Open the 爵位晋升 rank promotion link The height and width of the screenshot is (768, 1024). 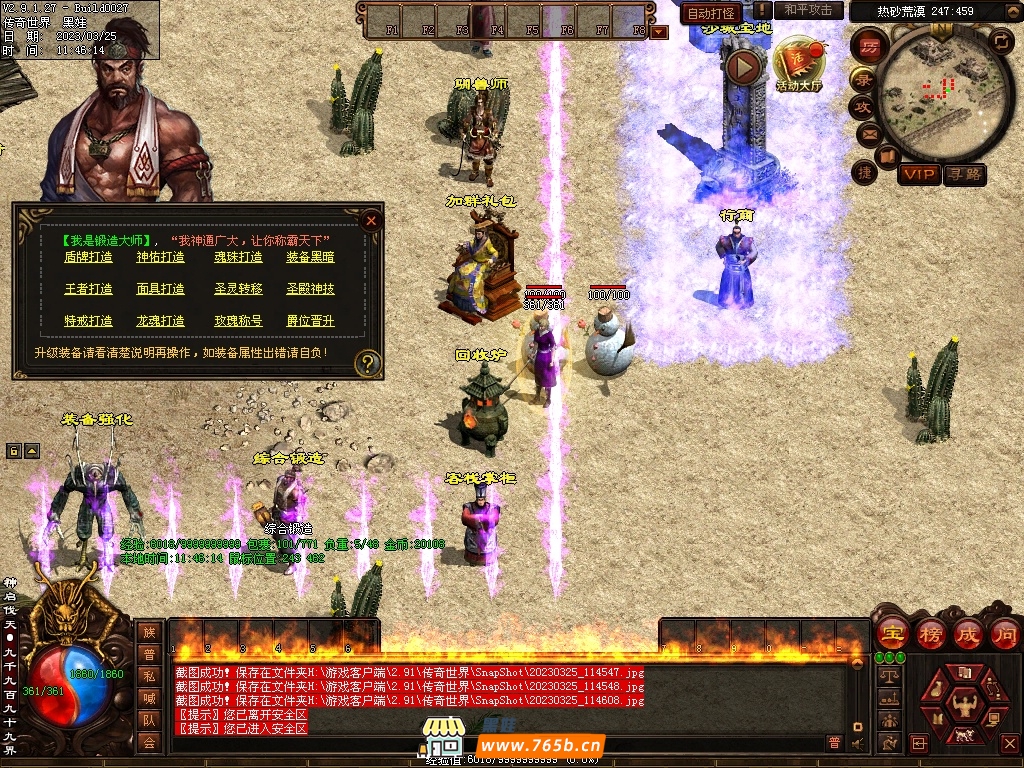tap(310, 321)
